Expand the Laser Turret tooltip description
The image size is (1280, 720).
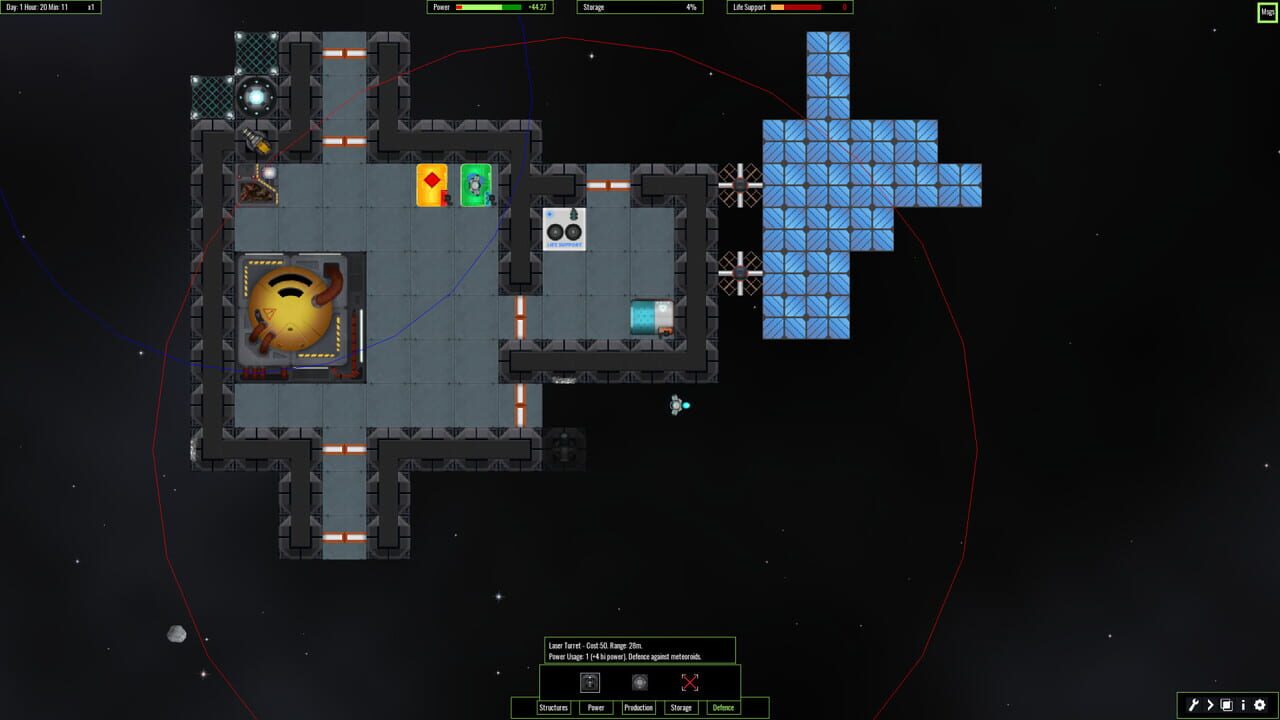point(640,648)
